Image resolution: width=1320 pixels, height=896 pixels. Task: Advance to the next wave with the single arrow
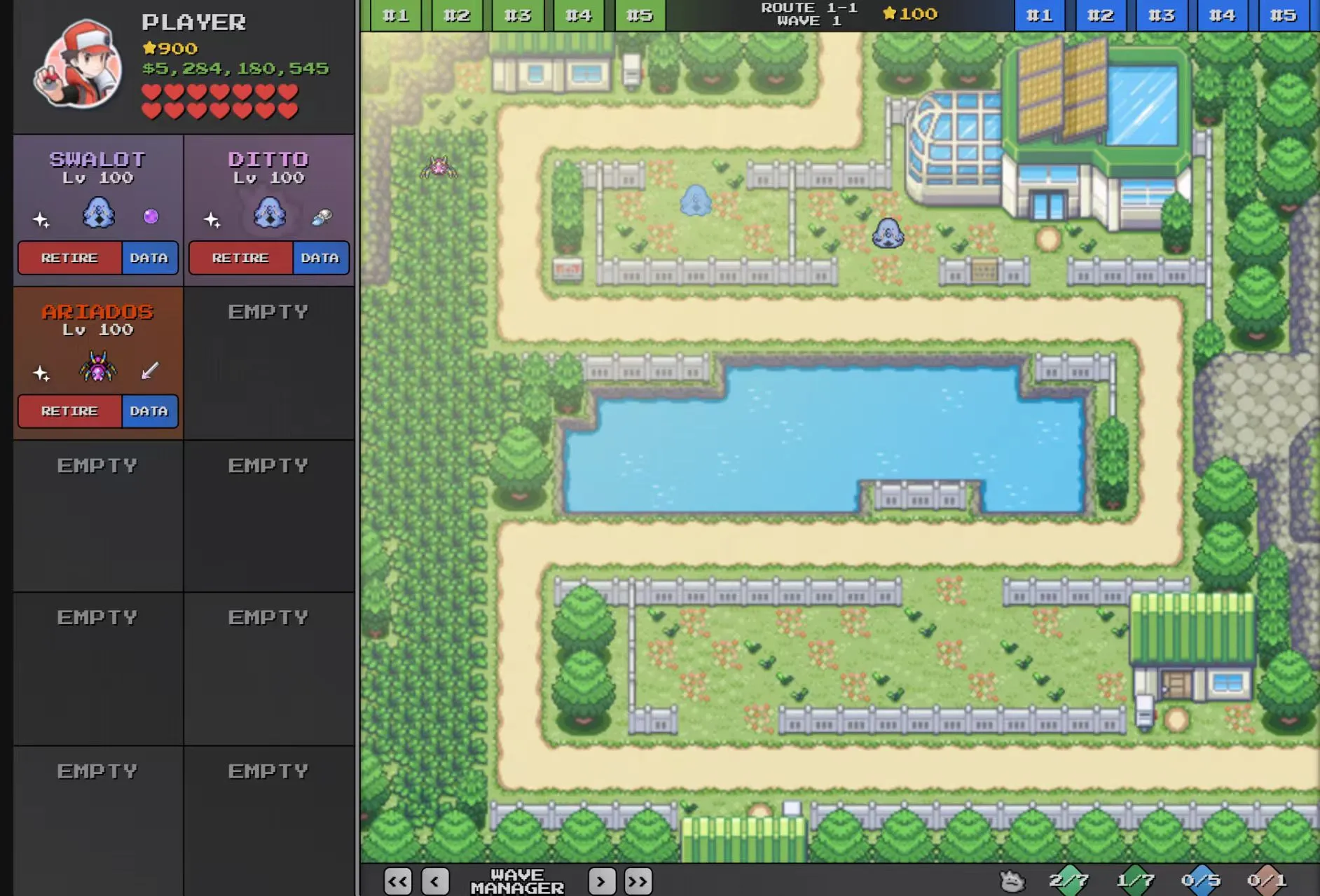point(600,881)
